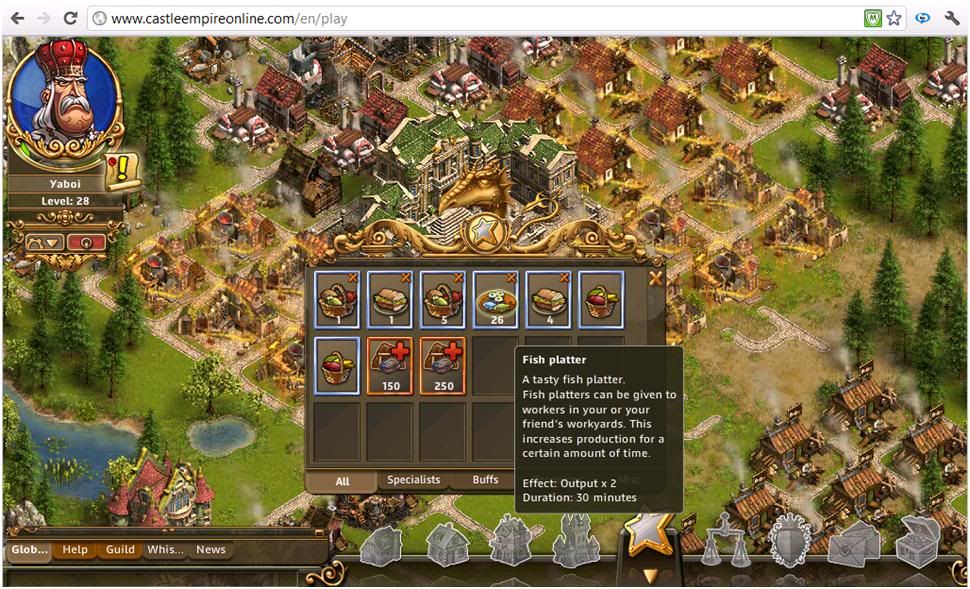This screenshot has width=970, height=589.
Task: Show the News chat tab
Action: tap(210, 549)
